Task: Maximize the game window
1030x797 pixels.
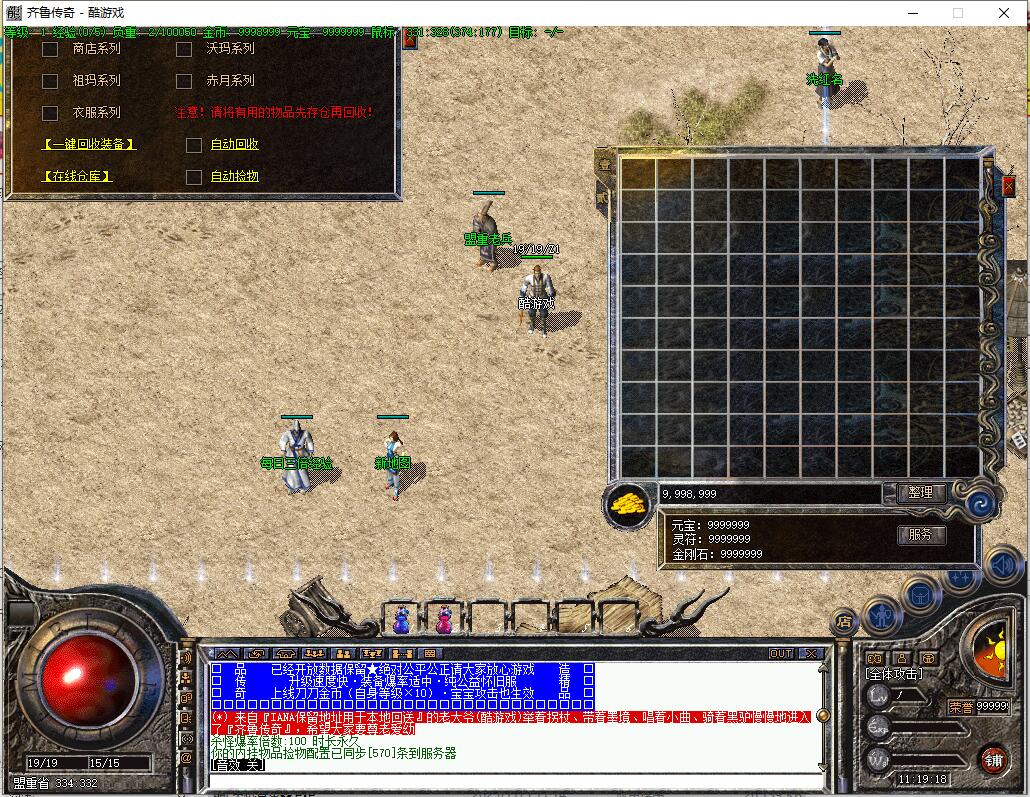Action: click(x=958, y=13)
